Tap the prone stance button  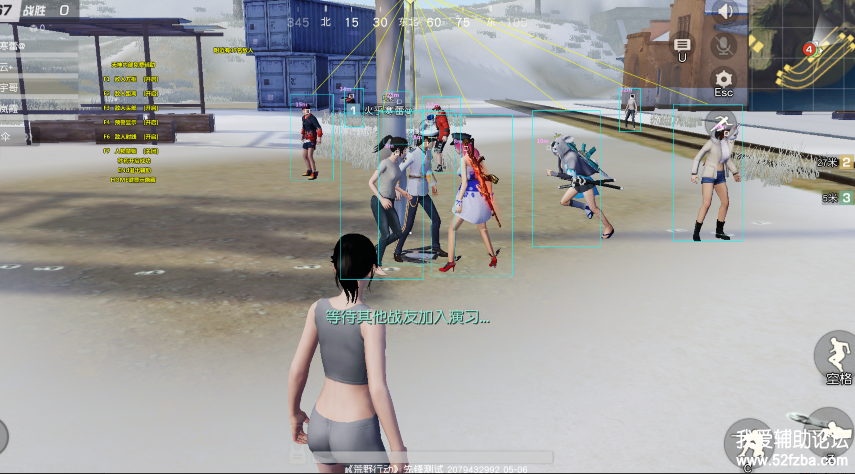[828, 428]
